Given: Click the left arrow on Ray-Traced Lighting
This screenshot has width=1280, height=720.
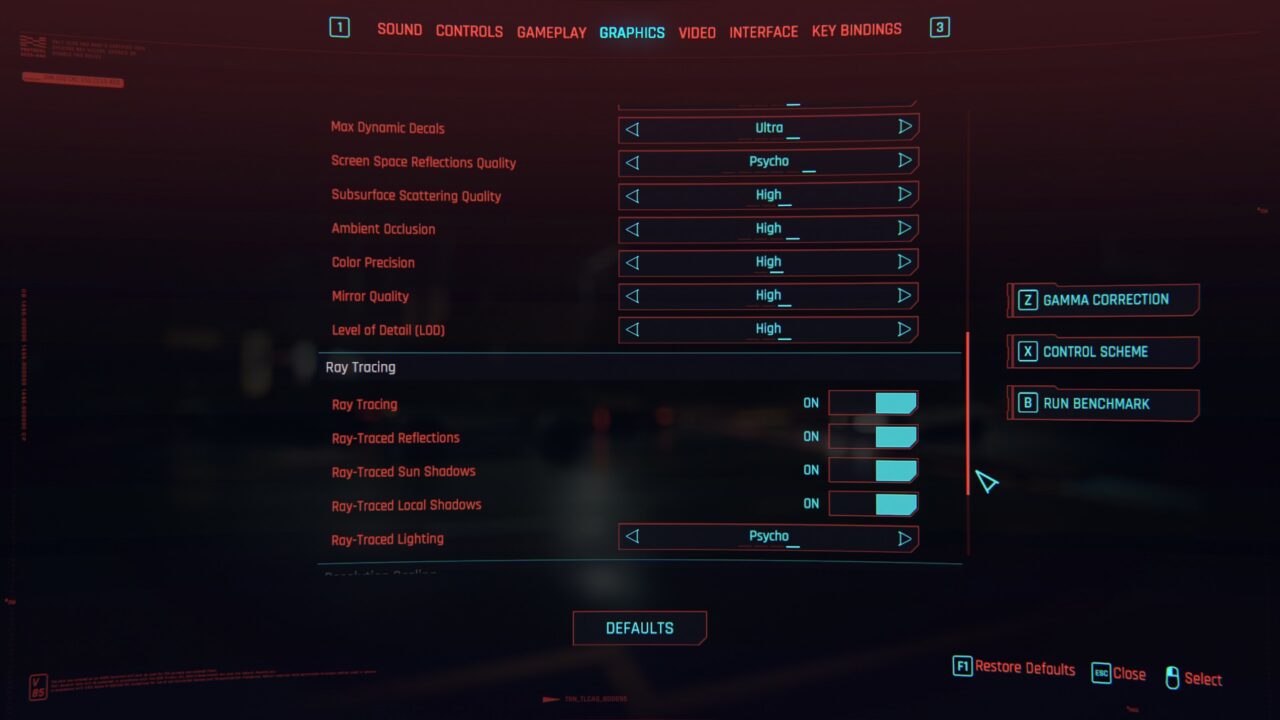Looking at the screenshot, I should pyautogui.click(x=632, y=537).
